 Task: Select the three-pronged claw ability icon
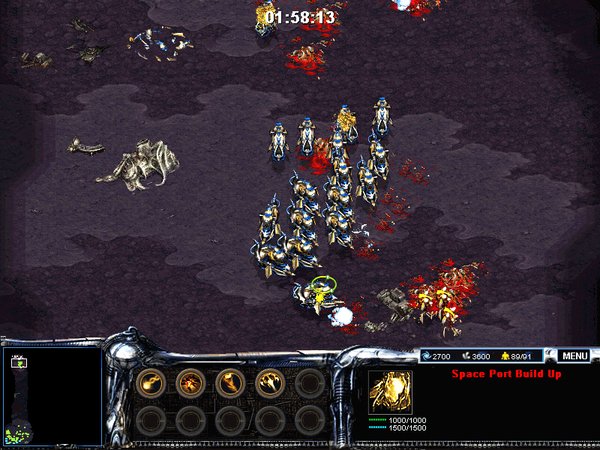(270, 382)
